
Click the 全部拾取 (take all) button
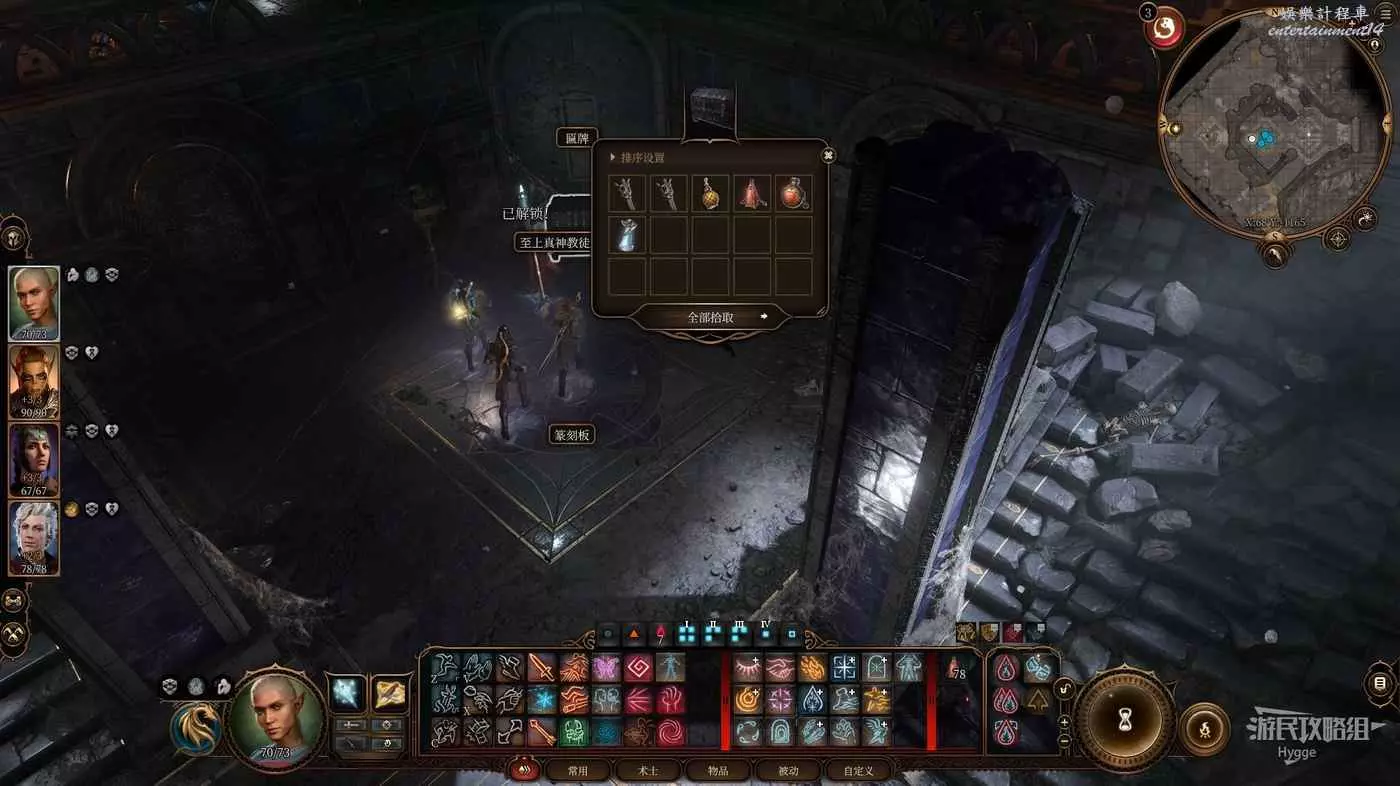[x=711, y=317]
